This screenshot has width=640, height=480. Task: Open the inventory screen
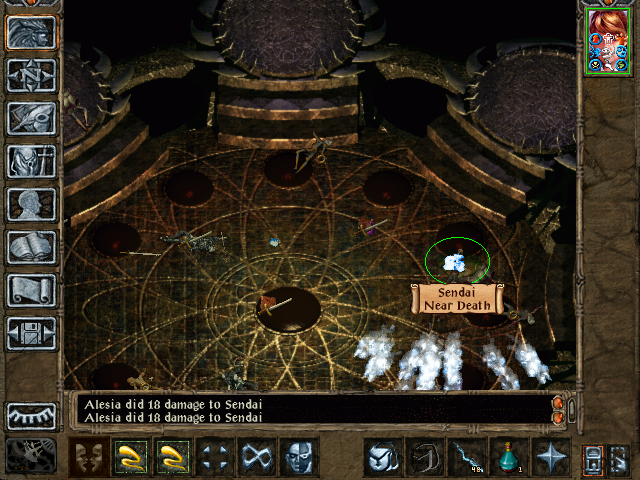coord(32,161)
